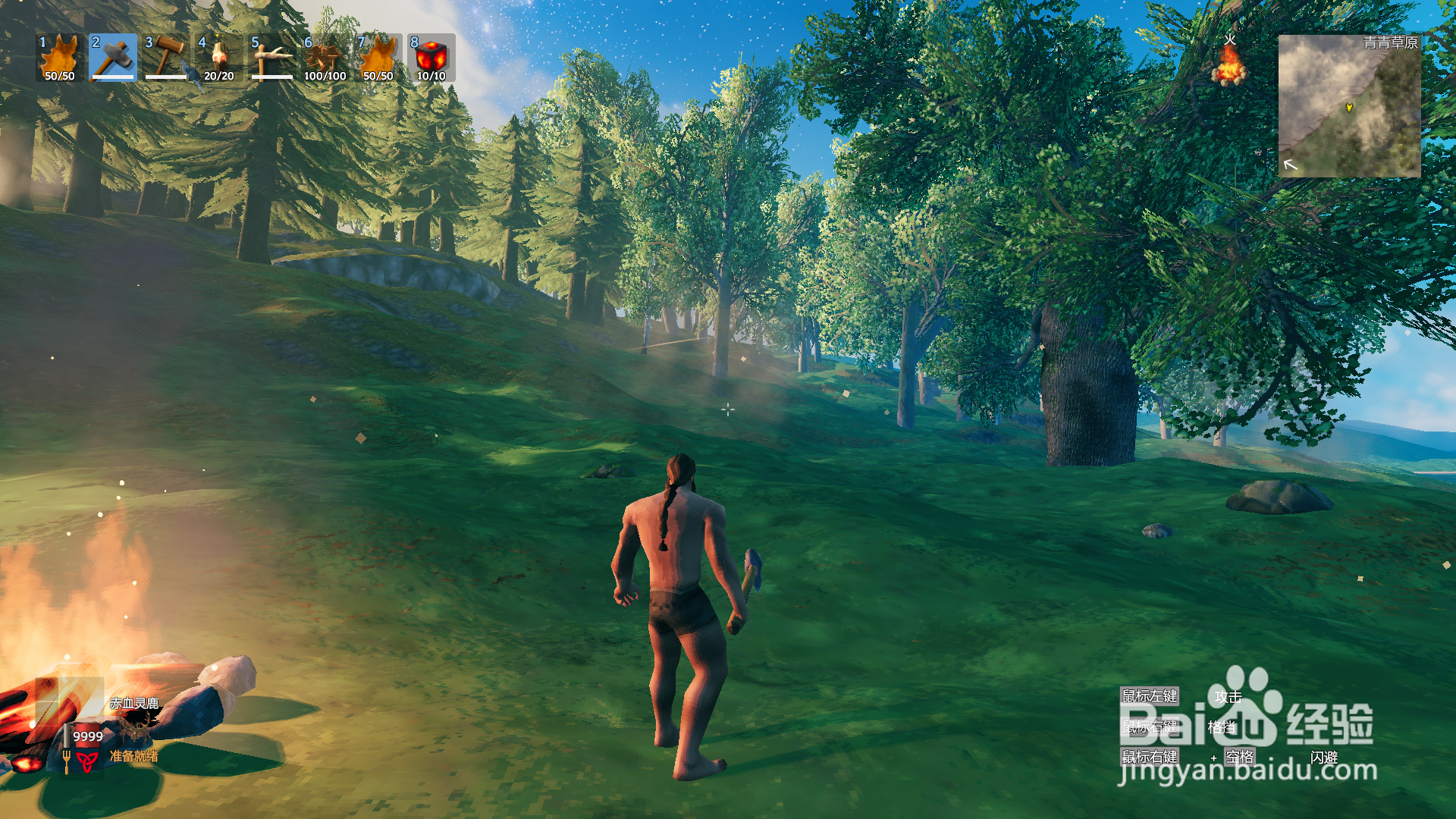Select the wood bundle in slot 6
1456x819 pixels.
(x=325, y=58)
